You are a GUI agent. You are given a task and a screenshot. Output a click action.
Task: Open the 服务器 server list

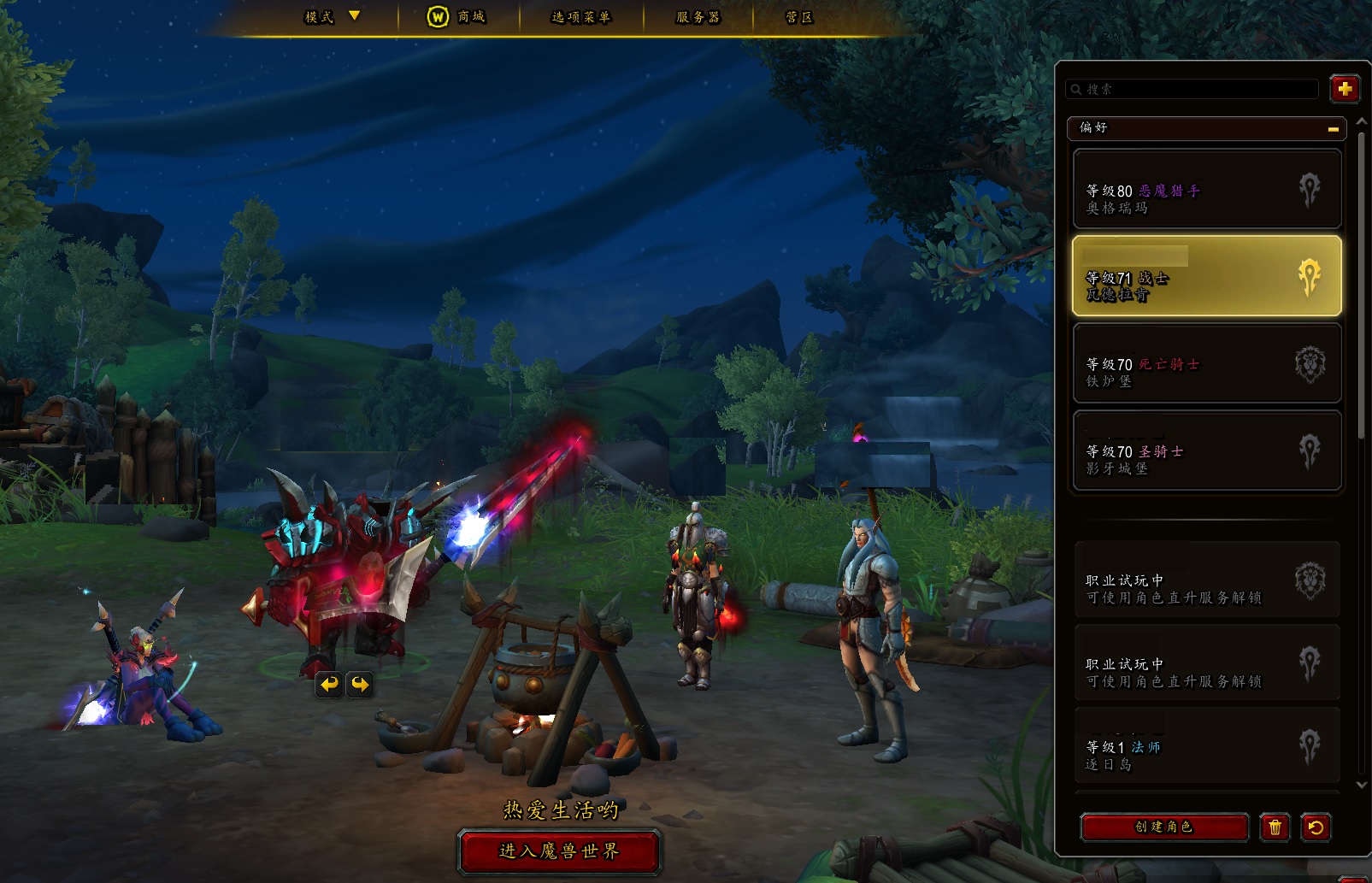tap(698, 17)
